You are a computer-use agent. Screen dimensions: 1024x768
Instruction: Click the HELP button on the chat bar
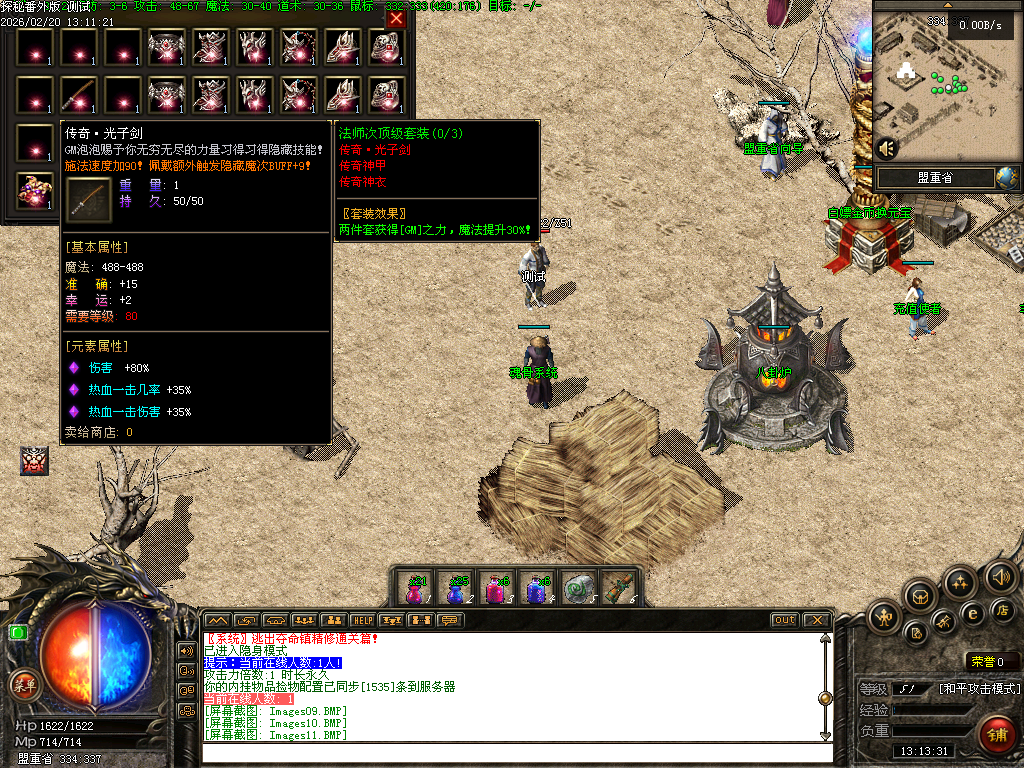pos(362,620)
